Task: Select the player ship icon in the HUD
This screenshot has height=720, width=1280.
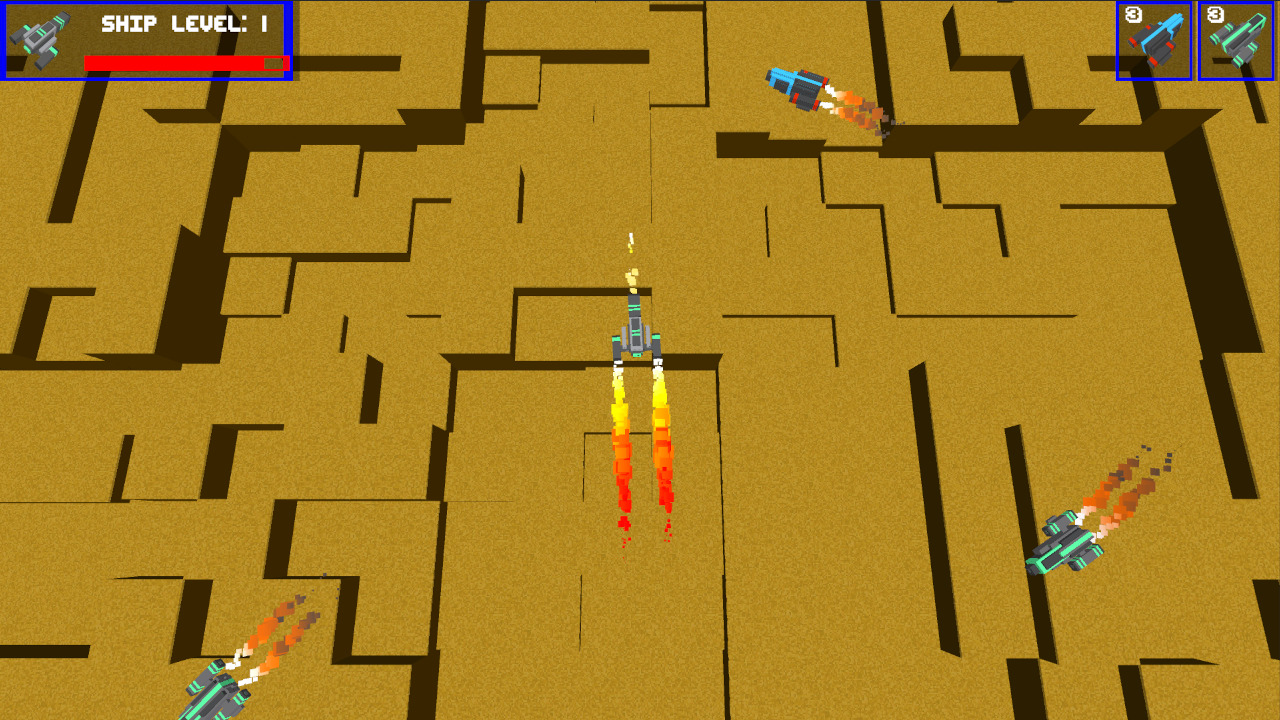Action: tap(38, 38)
